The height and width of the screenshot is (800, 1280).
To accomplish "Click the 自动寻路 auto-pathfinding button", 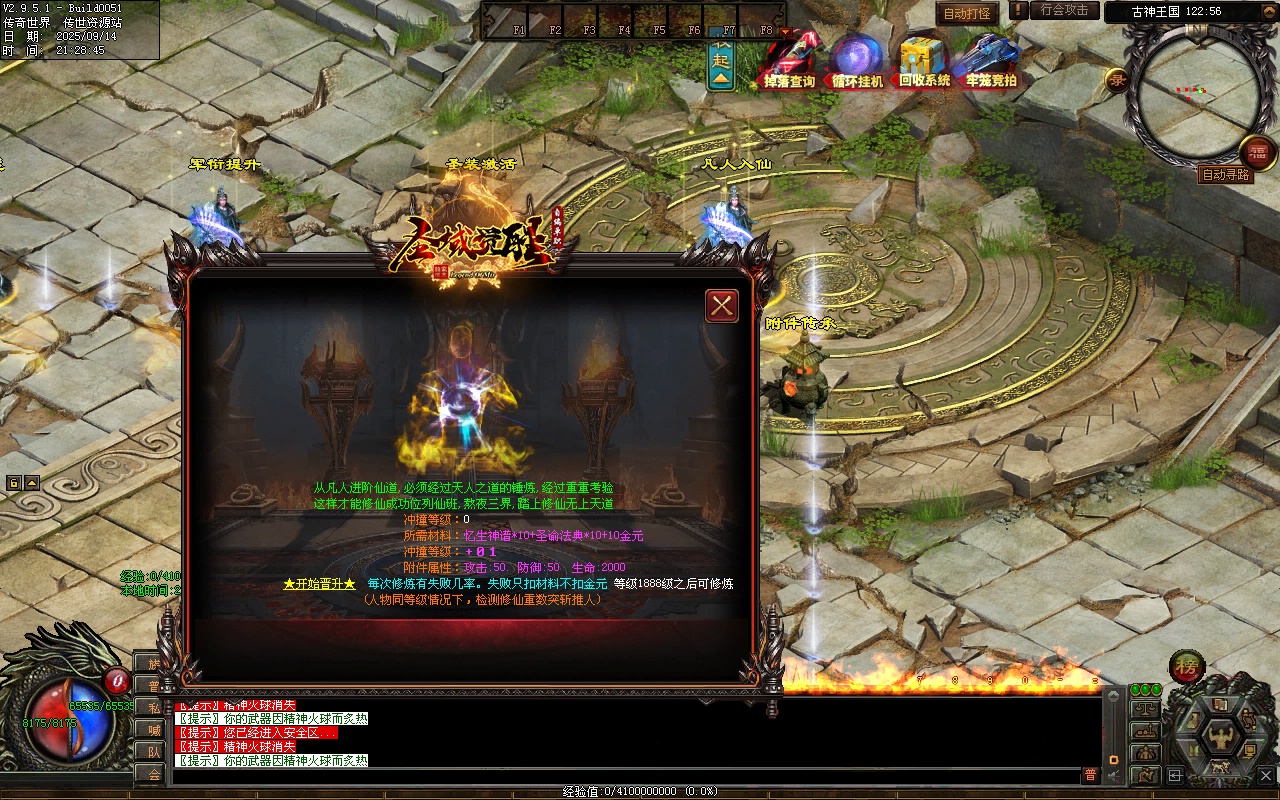I will click(1225, 175).
